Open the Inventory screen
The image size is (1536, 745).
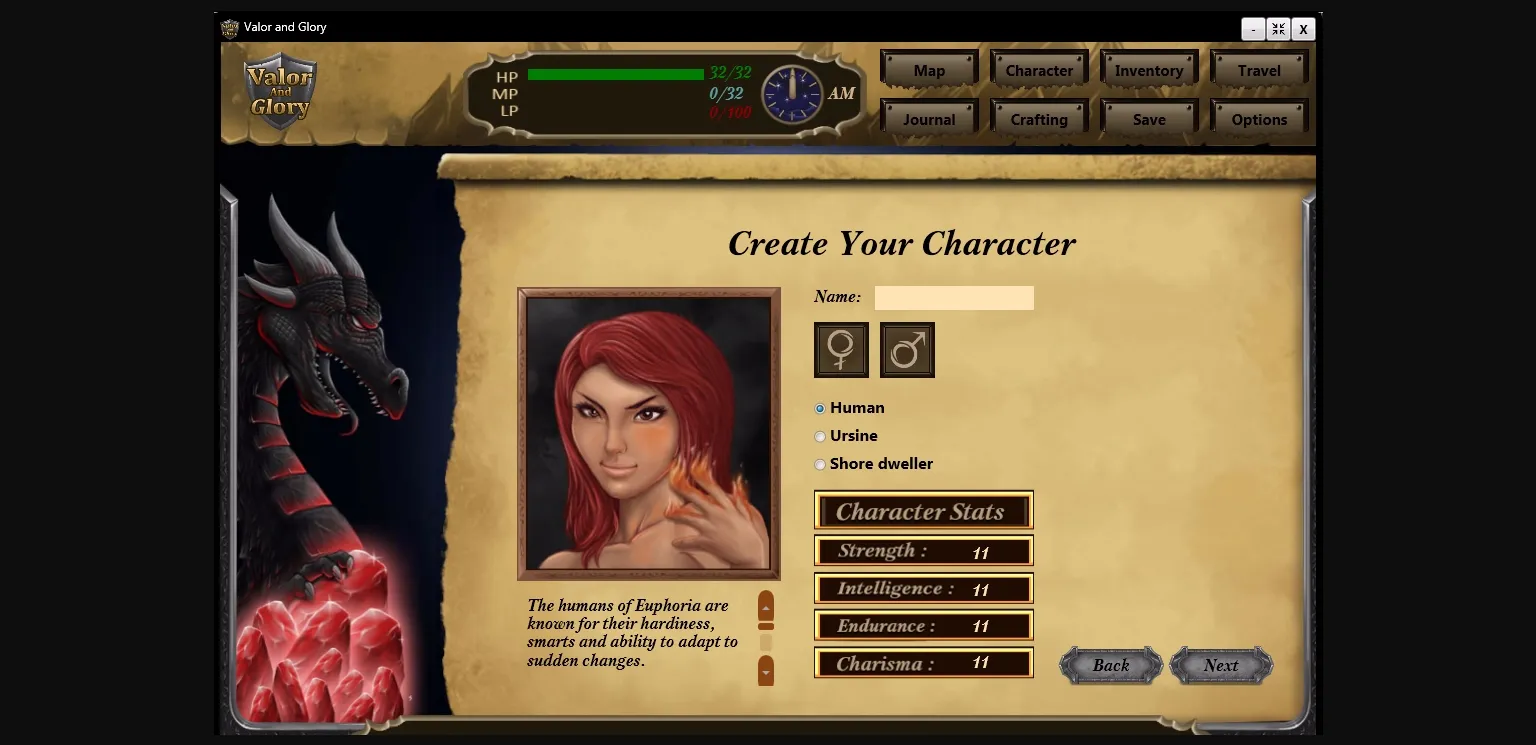1148,70
